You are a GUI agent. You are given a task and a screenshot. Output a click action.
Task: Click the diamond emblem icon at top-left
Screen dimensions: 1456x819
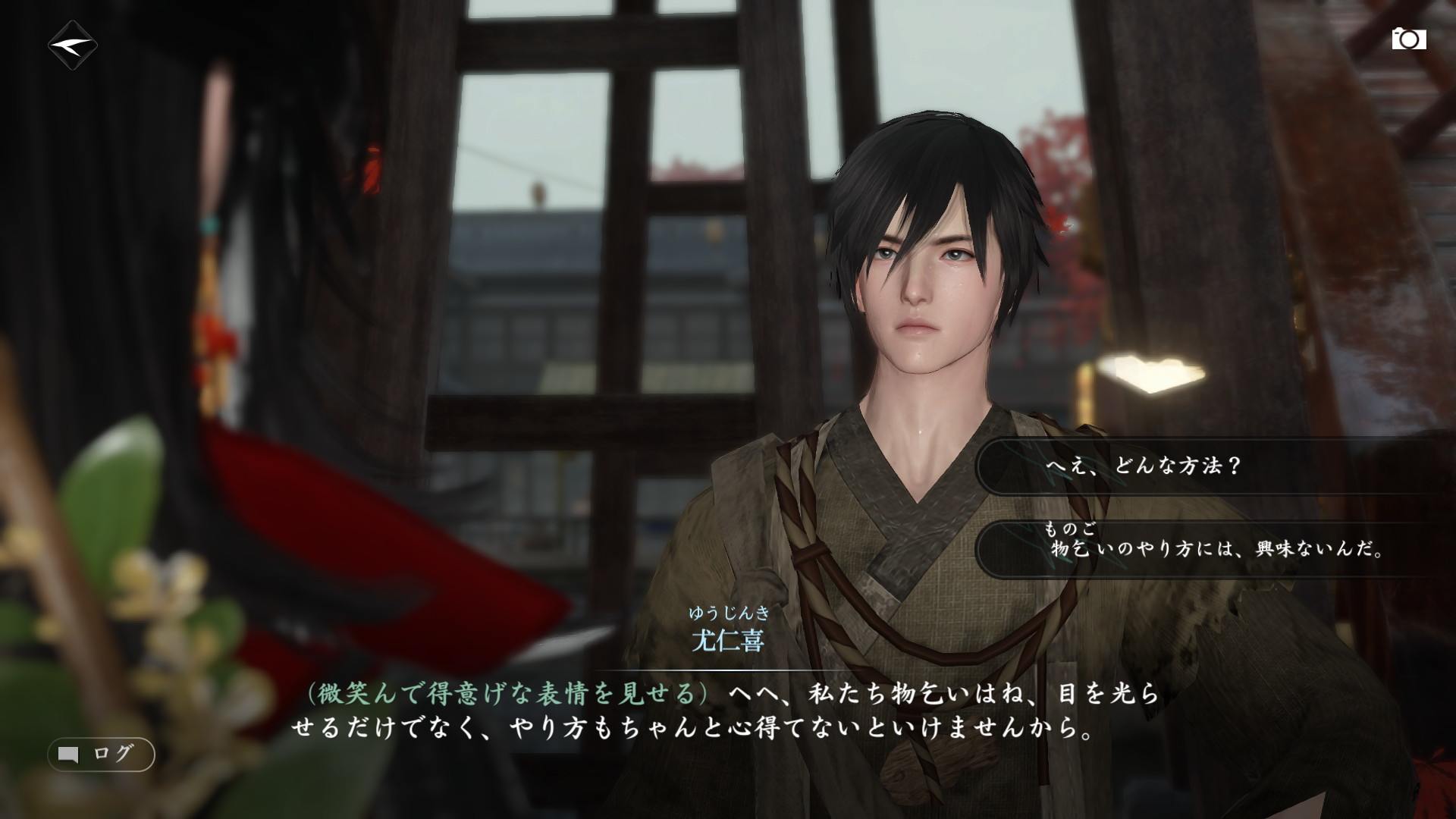(73, 45)
